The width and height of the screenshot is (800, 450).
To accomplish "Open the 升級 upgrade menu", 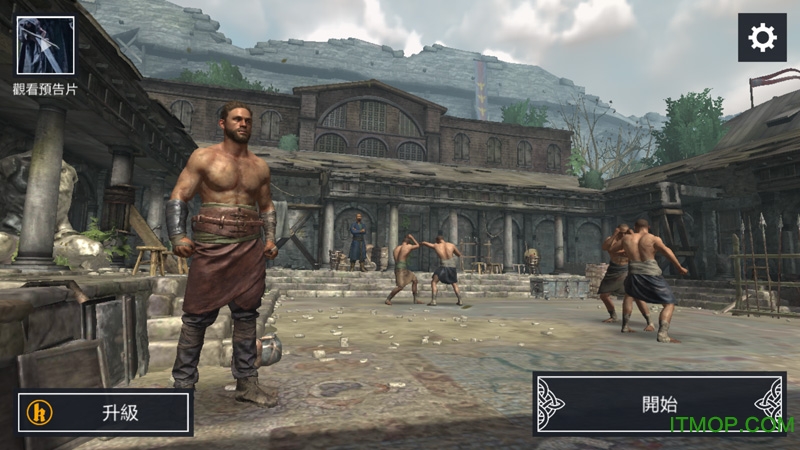I will click(x=105, y=412).
